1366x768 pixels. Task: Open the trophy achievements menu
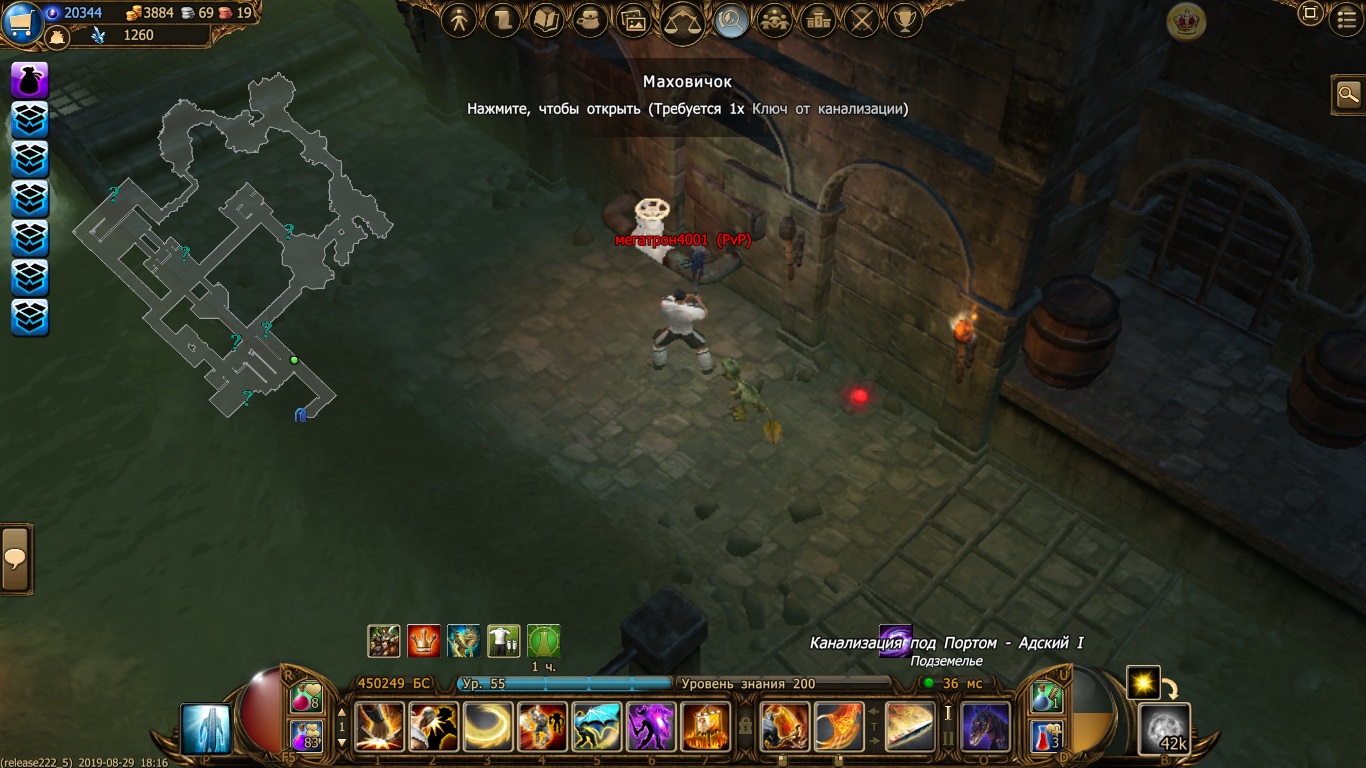point(904,20)
